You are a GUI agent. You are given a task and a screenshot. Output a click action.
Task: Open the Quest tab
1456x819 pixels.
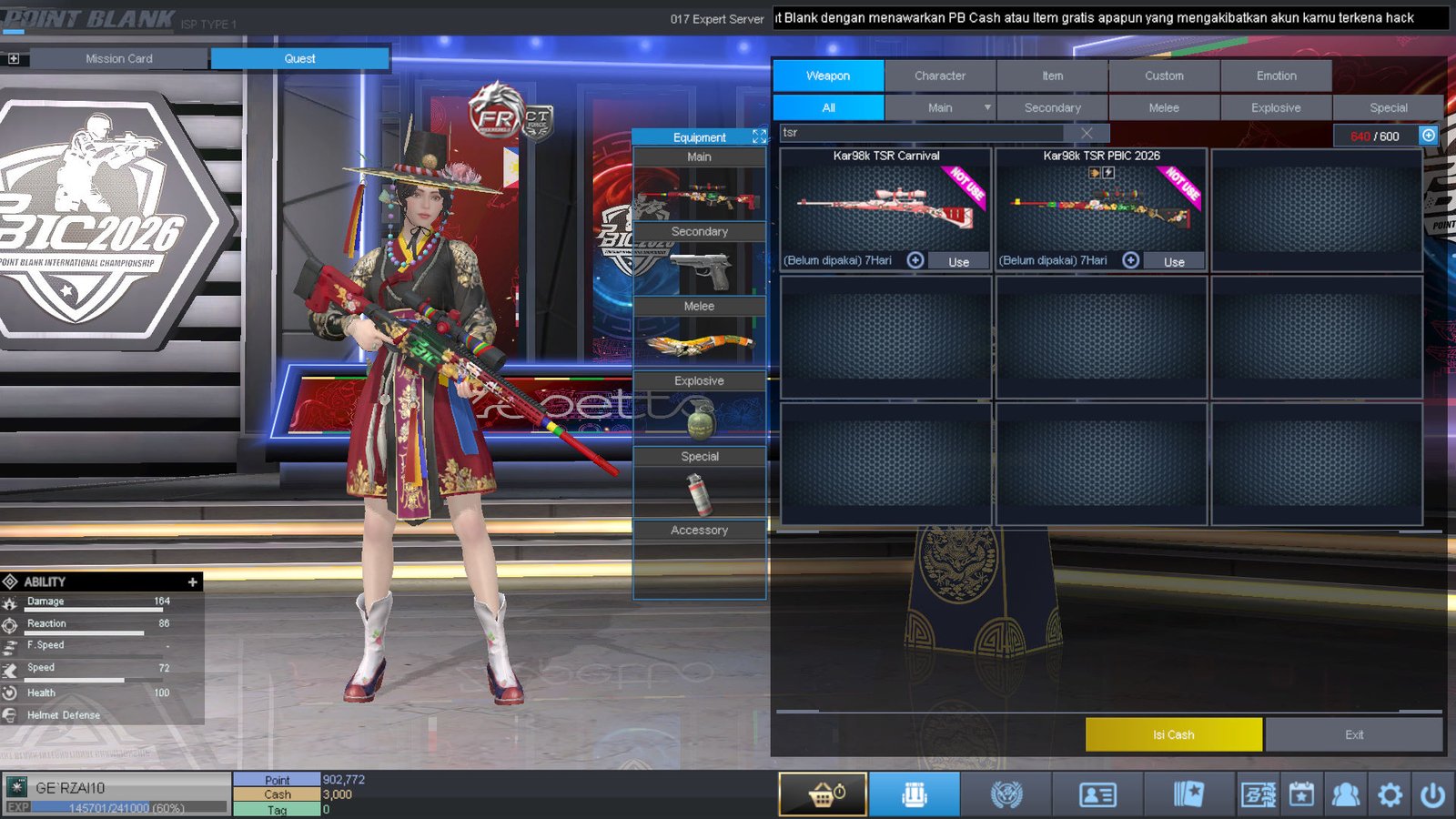tap(299, 58)
